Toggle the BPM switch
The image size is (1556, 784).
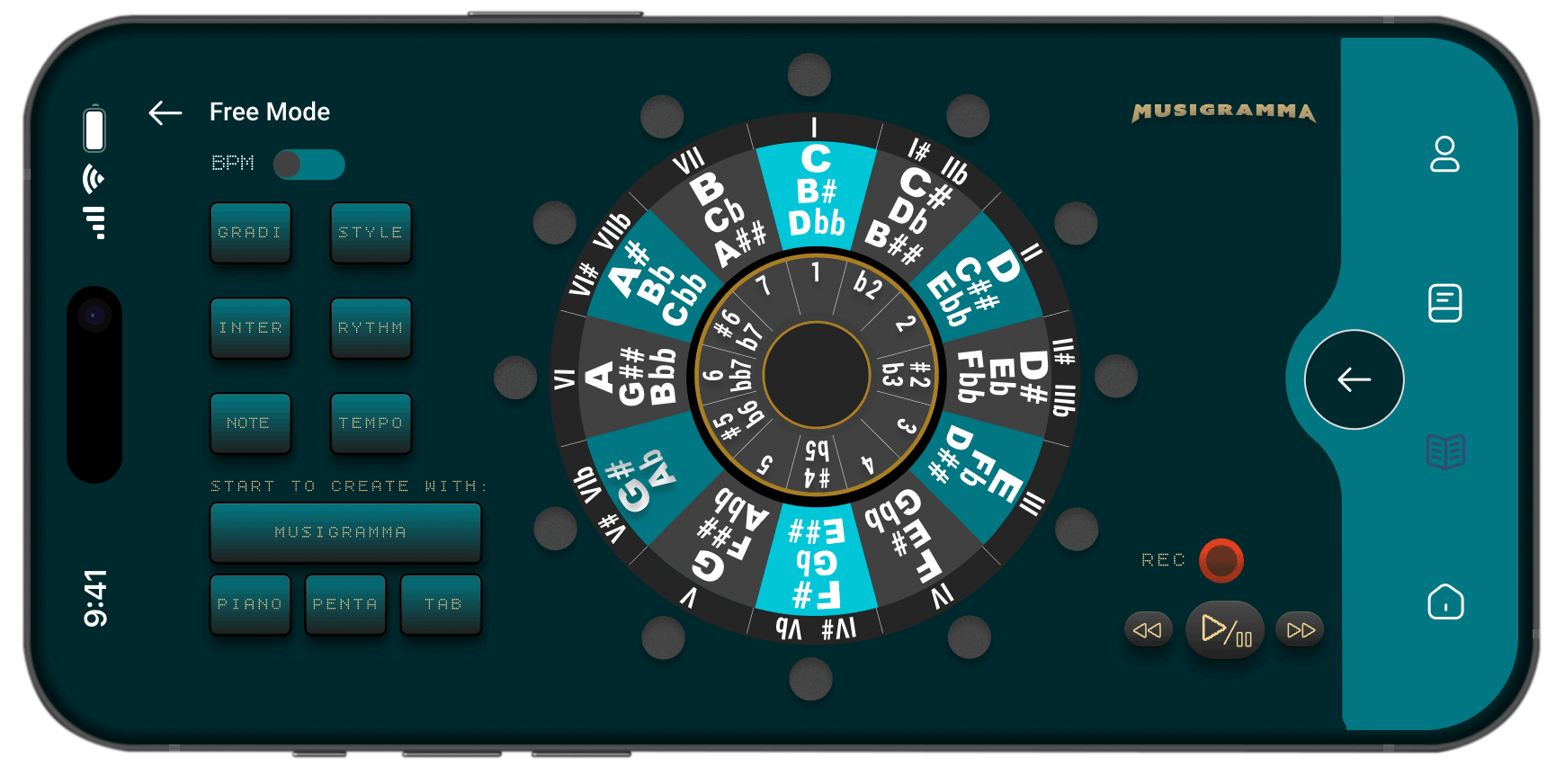(x=309, y=165)
